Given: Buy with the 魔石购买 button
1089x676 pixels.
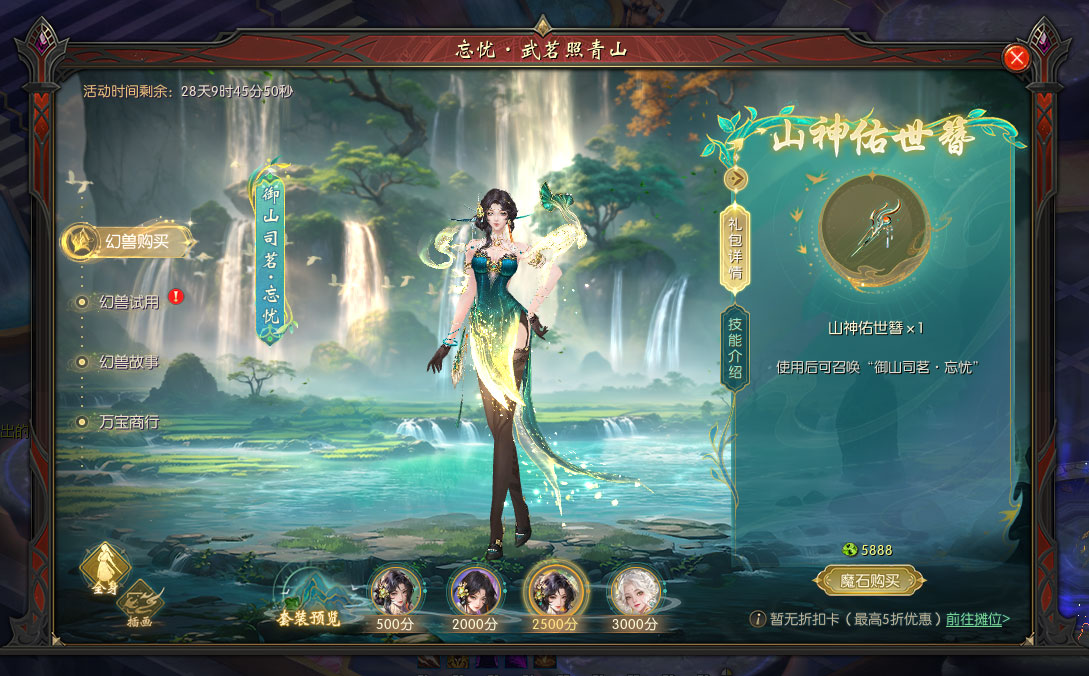Looking at the screenshot, I should tap(869, 580).
